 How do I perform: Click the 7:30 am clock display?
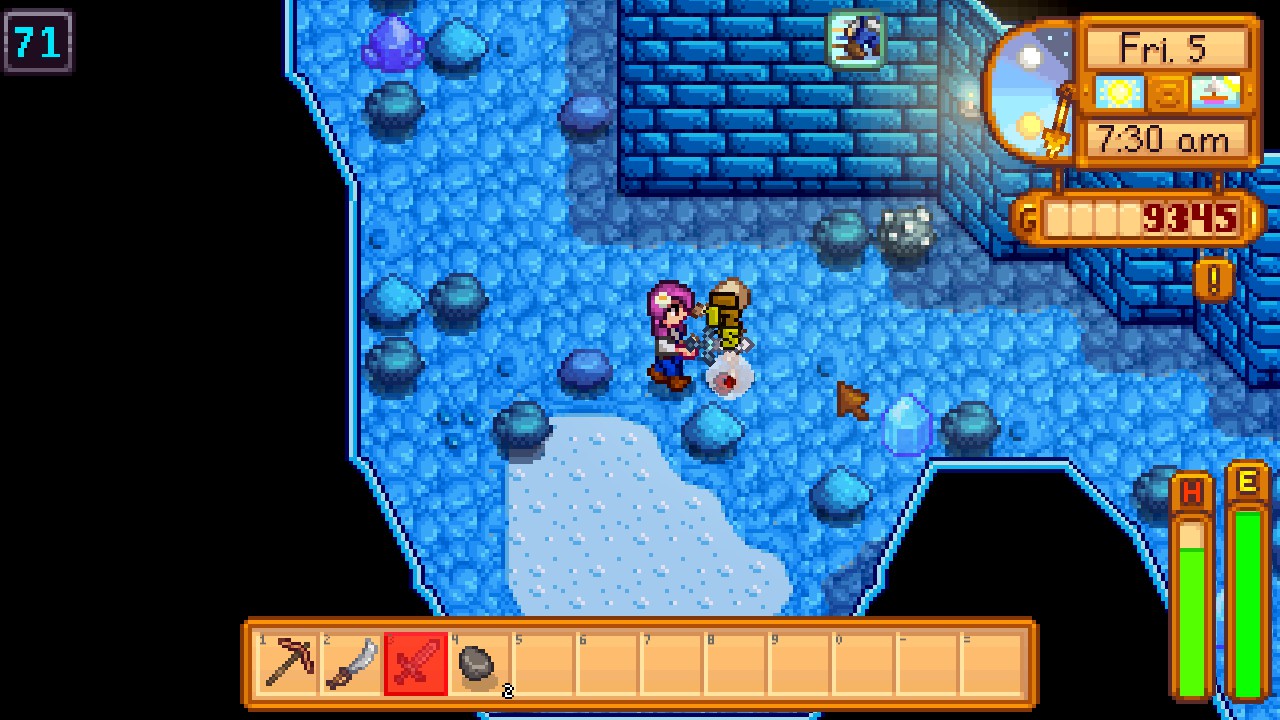coord(1168,140)
